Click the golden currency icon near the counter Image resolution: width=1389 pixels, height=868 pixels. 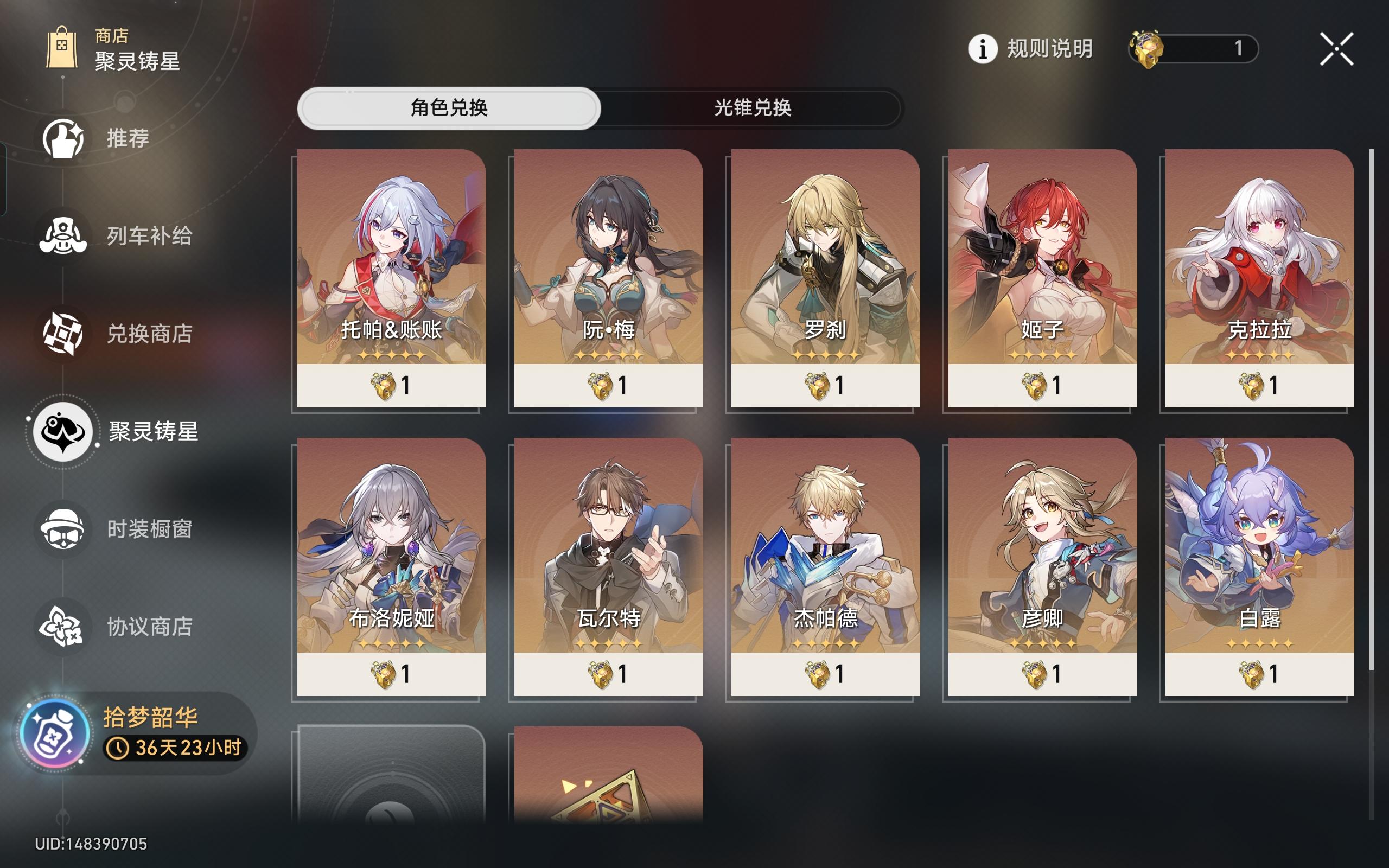tap(1148, 49)
